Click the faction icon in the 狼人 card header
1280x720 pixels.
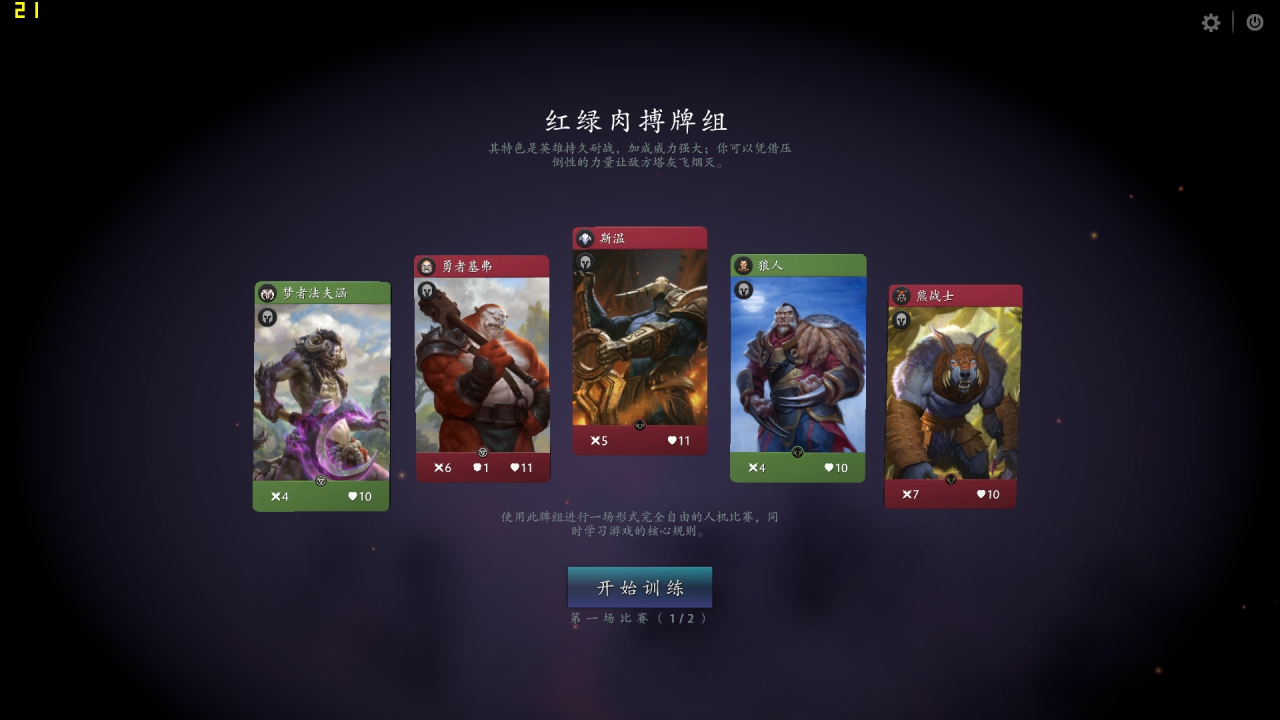[x=743, y=265]
